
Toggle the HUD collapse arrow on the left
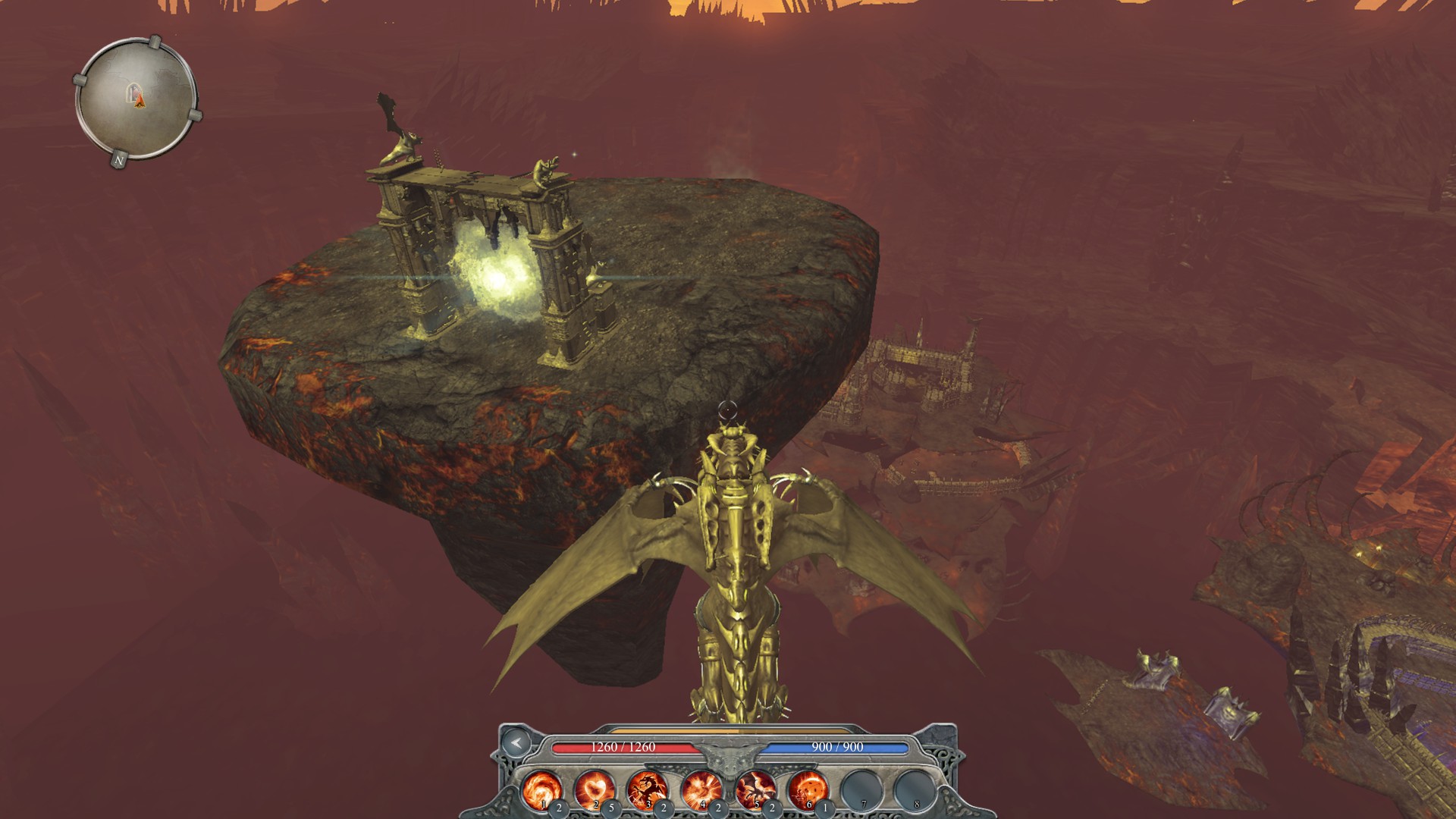[516, 743]
